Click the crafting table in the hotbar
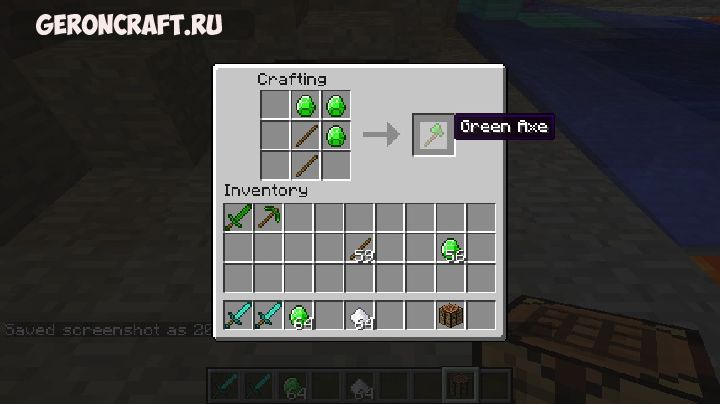 452,315
